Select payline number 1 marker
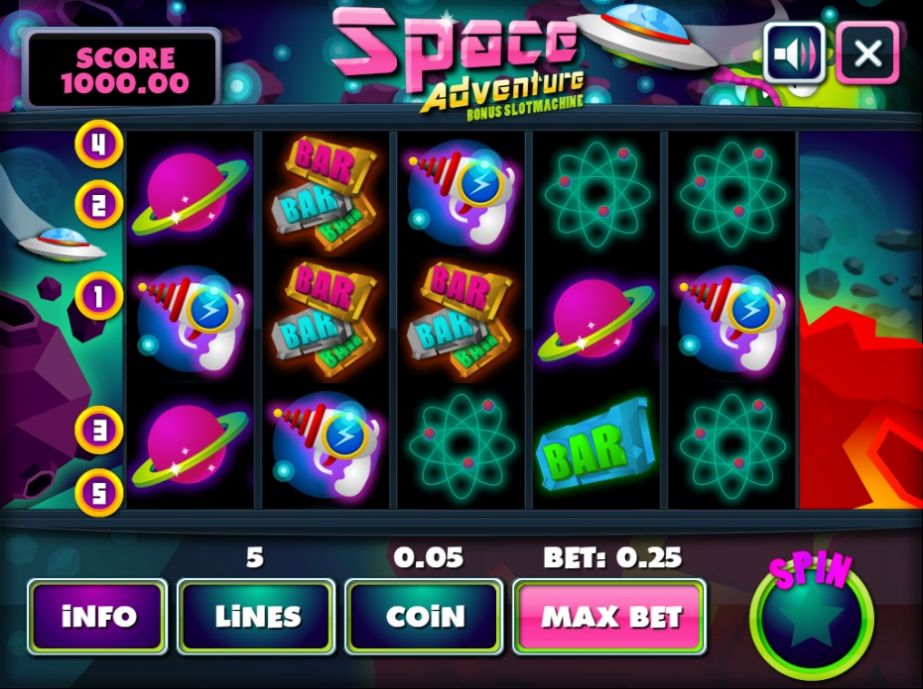Screen dimensions: 923x689 pos(98,296)
